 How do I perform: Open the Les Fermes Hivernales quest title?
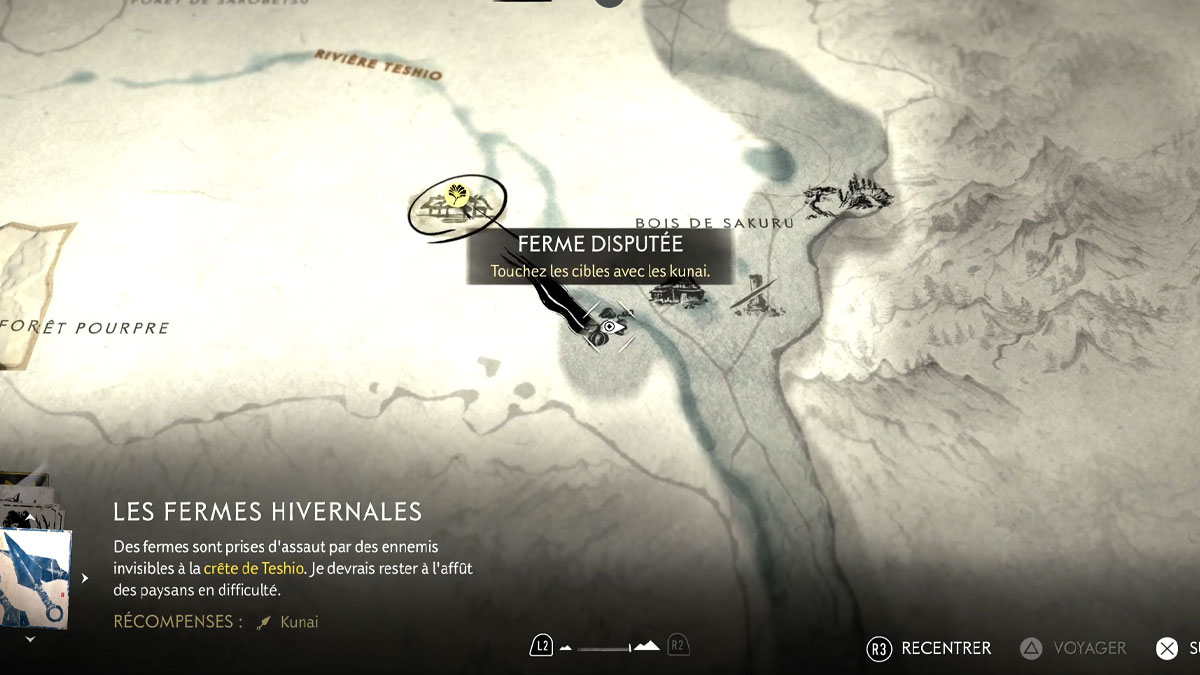(x=268, y=512)
